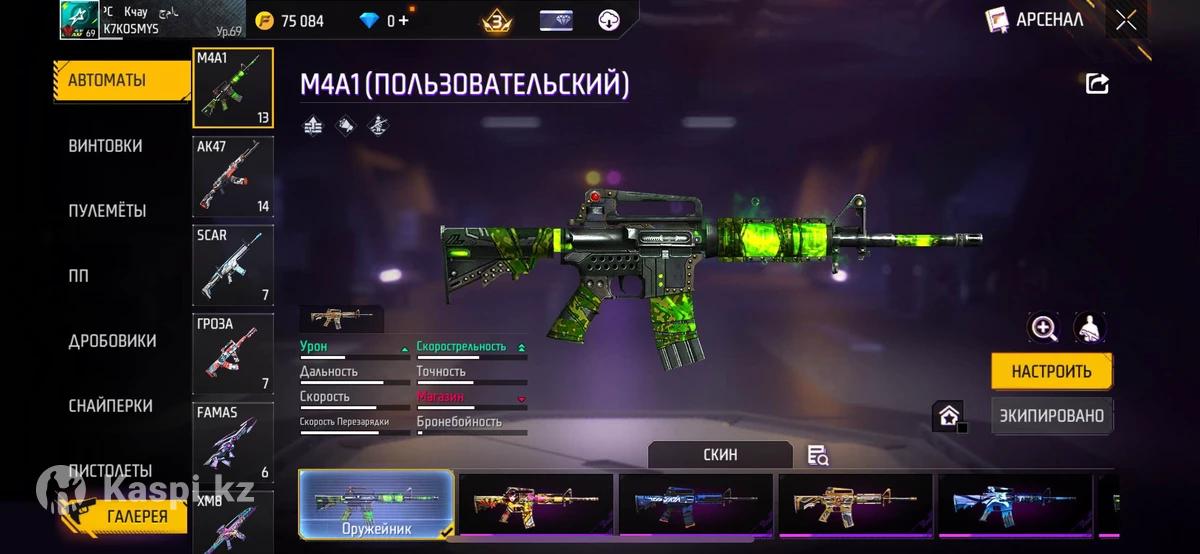Choose the СНАЙПЕРКИ category
The width and height of the screenshot is (1200, 554).
111,406
